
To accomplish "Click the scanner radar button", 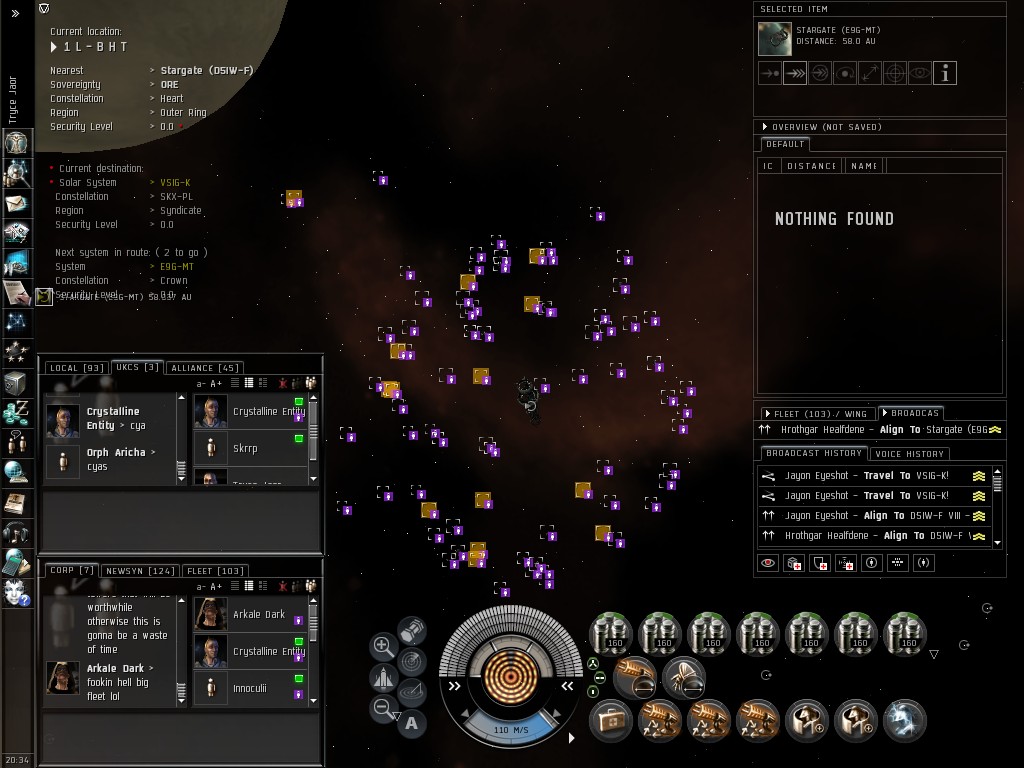I will click(411, 660).
